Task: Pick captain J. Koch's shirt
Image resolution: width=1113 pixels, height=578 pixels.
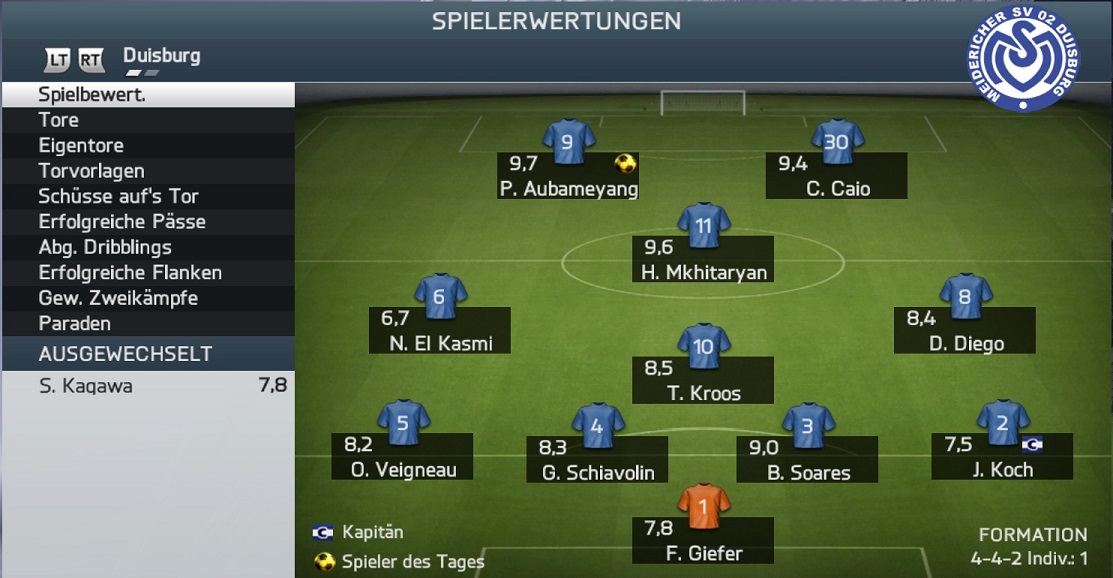Action: click(x=1002, y=424)
